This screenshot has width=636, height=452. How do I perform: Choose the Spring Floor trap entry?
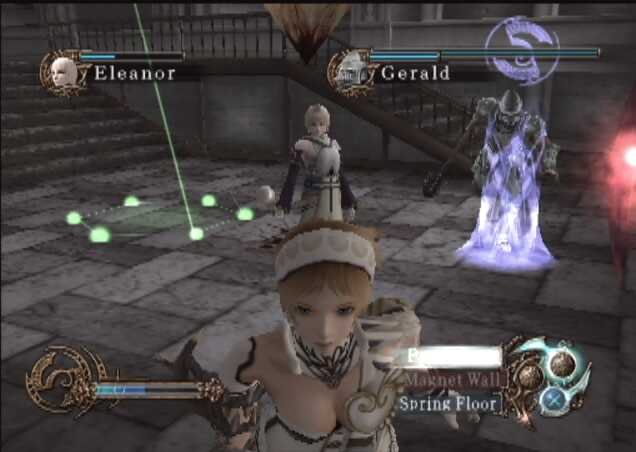(447, 404)
